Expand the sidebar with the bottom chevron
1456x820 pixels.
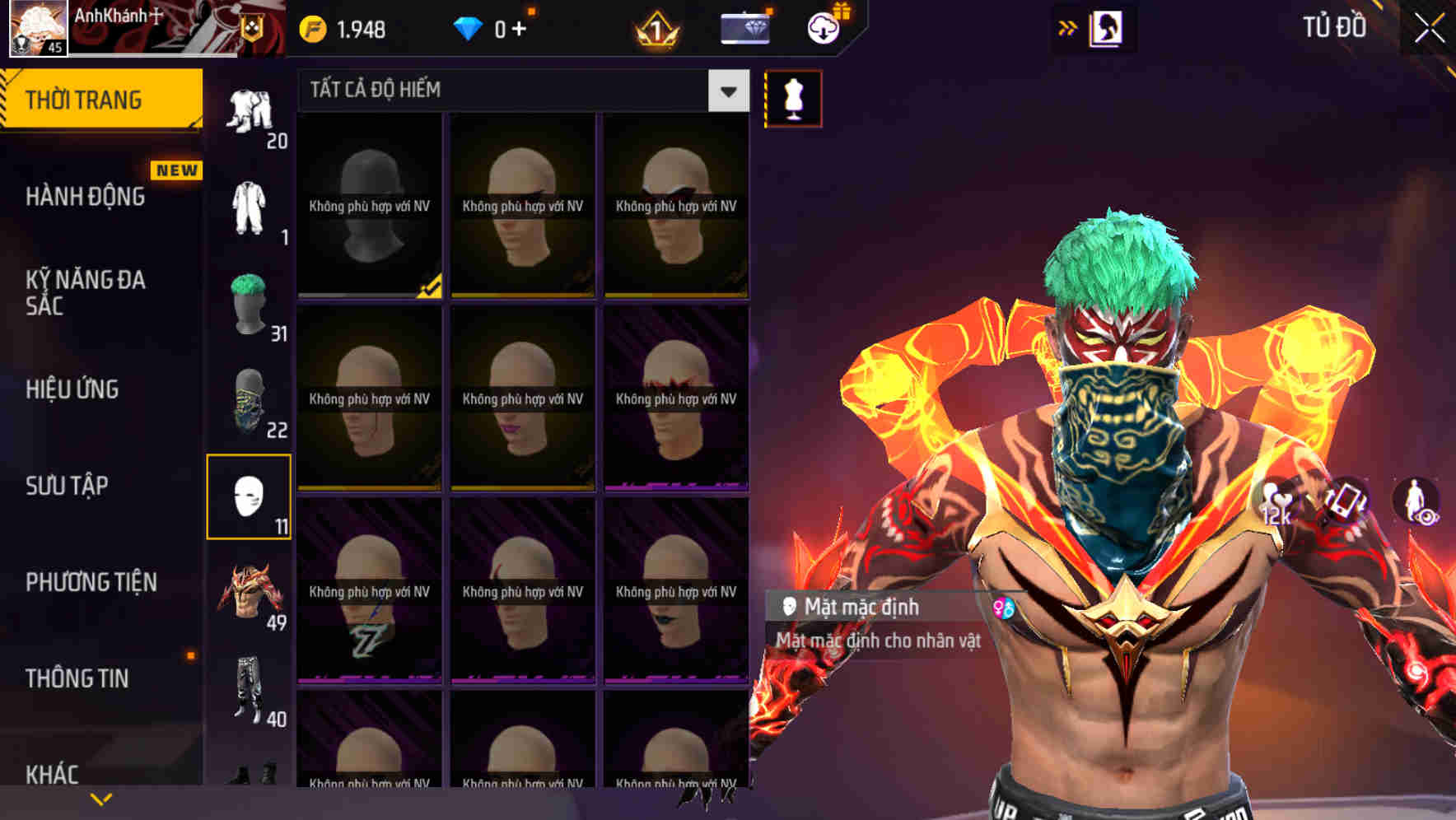[x=101, y=799]
